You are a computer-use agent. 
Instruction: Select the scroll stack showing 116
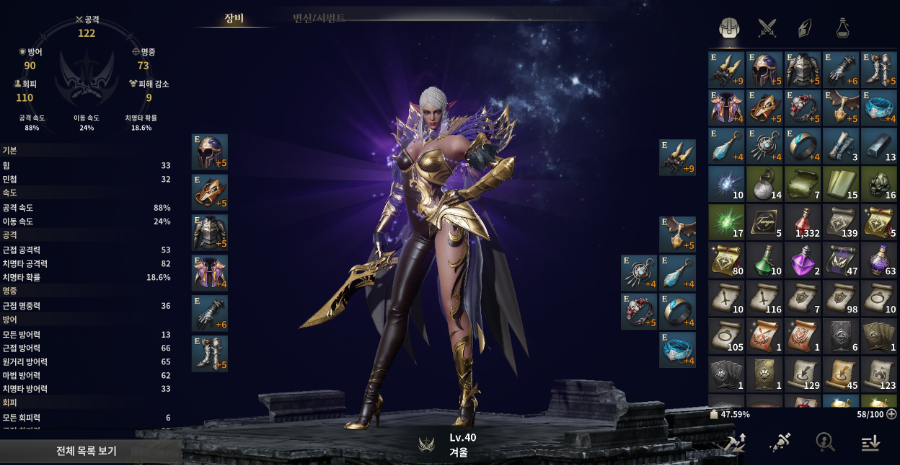[764, 298]
